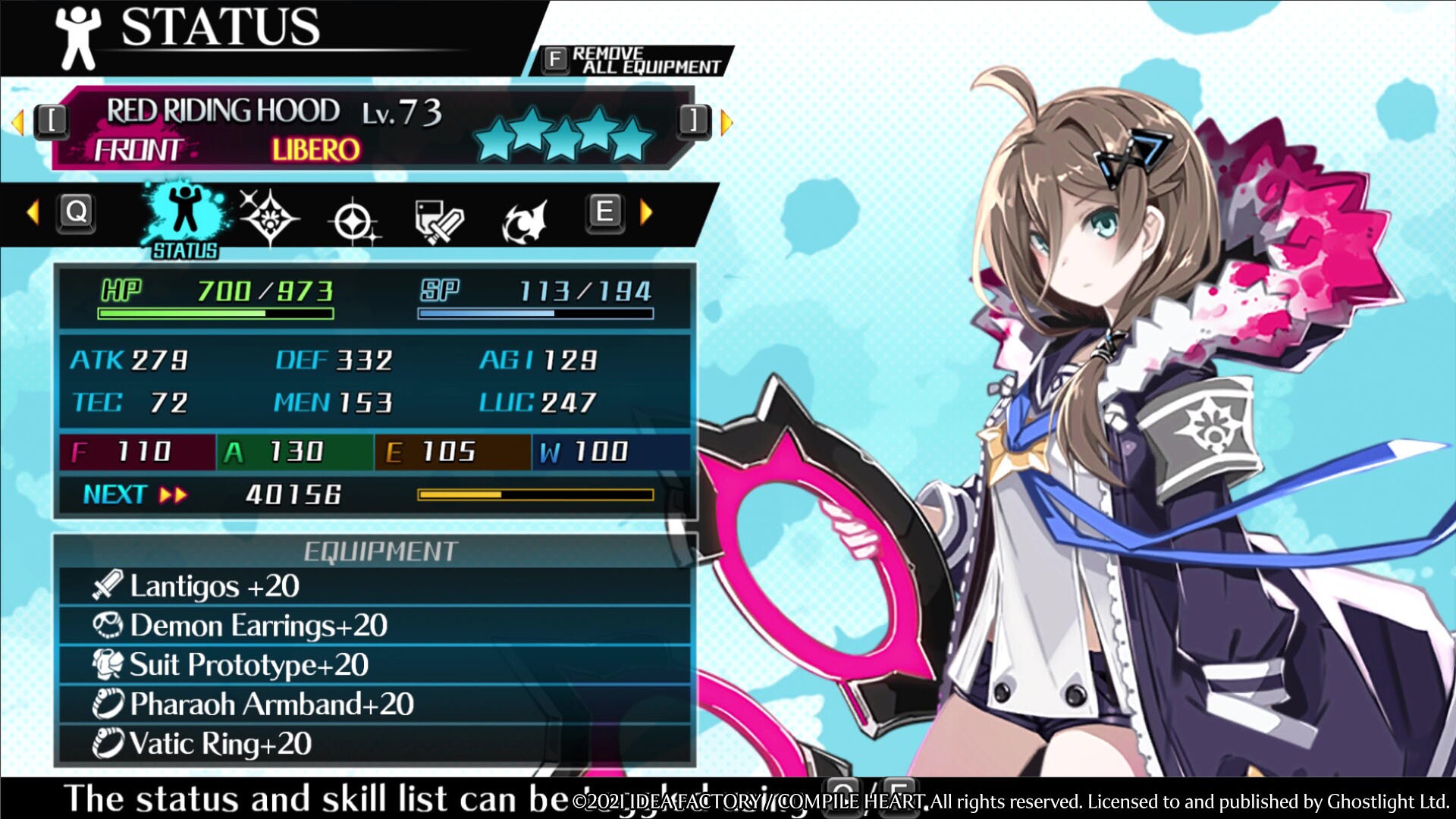
Task: Select the Suit Prototype+20 armor slot
Action: (x=375, y=665)
